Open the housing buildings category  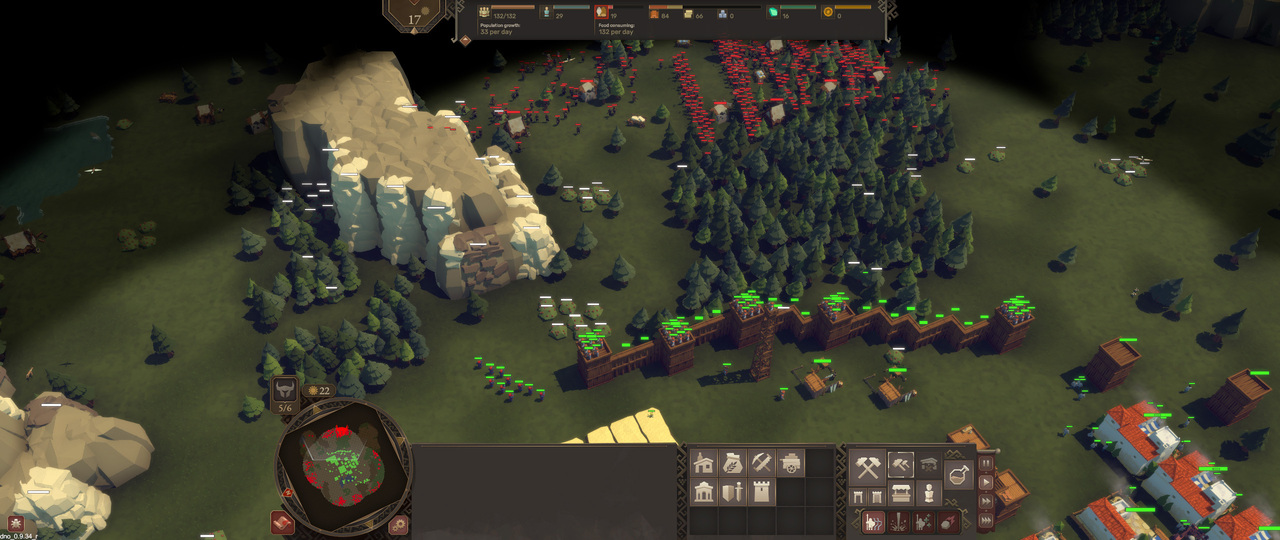point(704,463)
